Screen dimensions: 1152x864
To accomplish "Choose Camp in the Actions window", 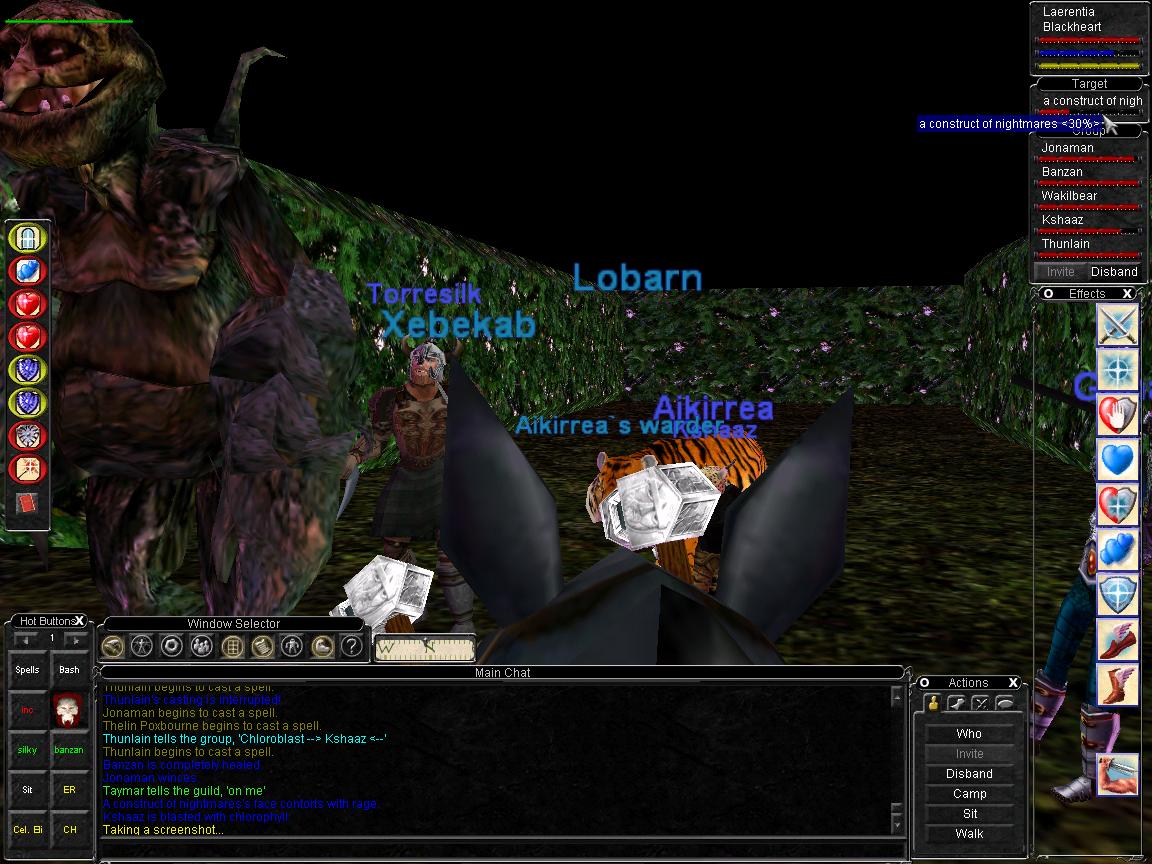I will click(969, 794).
